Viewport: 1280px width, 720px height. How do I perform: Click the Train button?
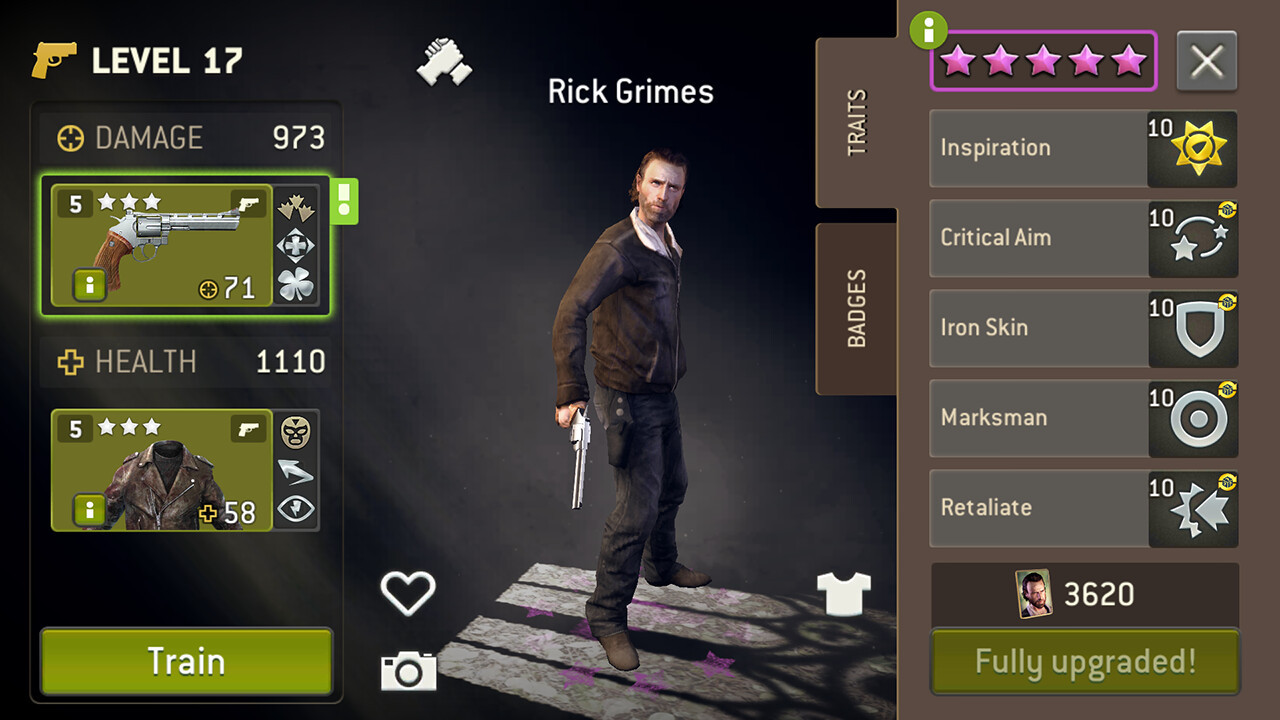click(x=186, y=661)
